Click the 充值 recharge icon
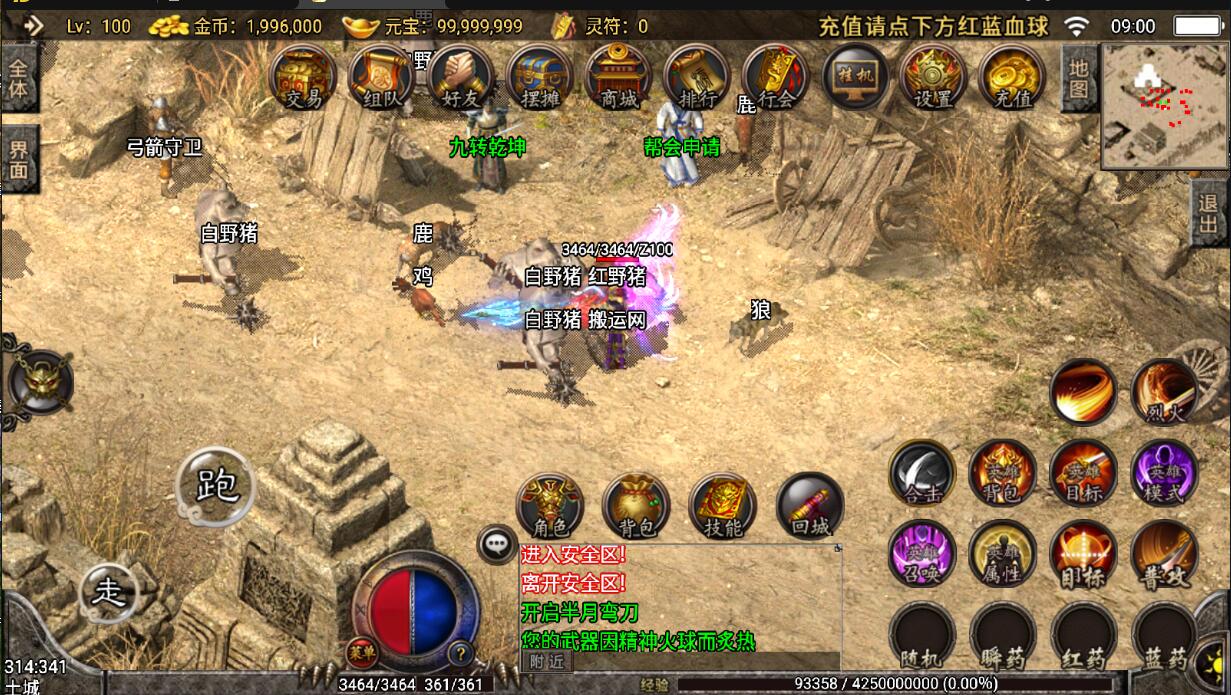1231x695 pixels. click(1012, 77)
